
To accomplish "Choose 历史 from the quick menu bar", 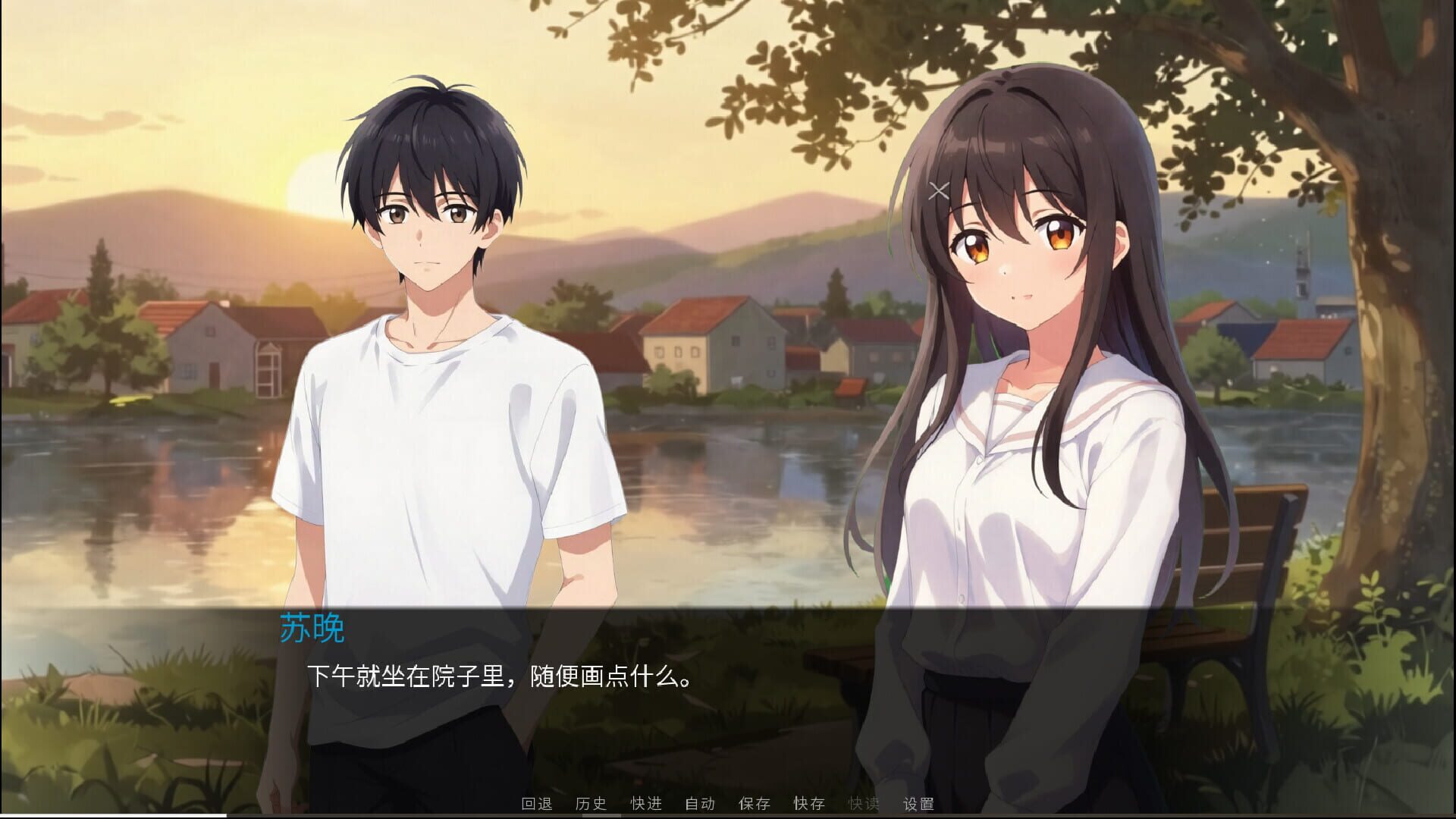I will 592,804.
